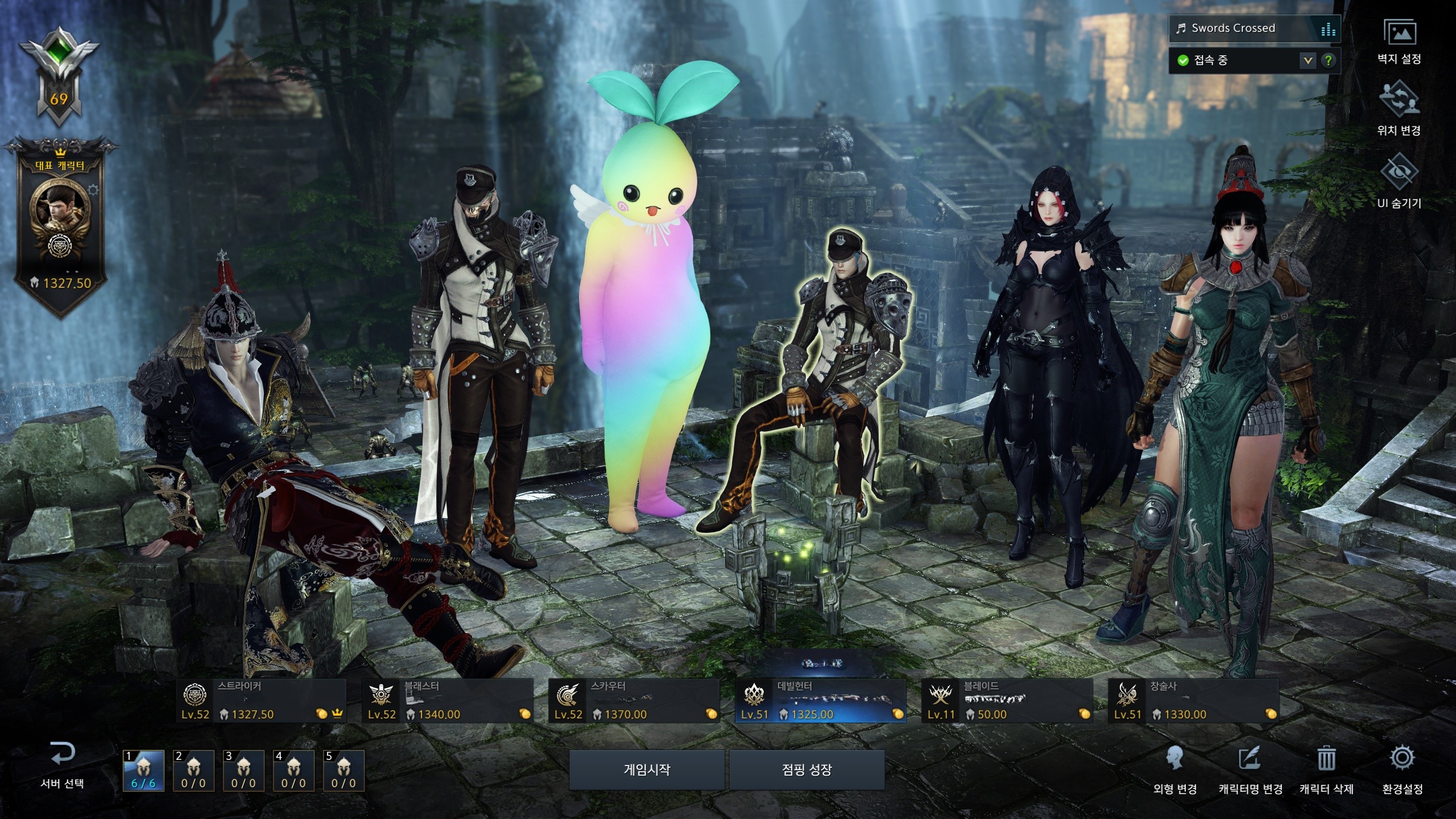
Task: Open 점핑 성장 jump growth option
Action: click(806, 770)
